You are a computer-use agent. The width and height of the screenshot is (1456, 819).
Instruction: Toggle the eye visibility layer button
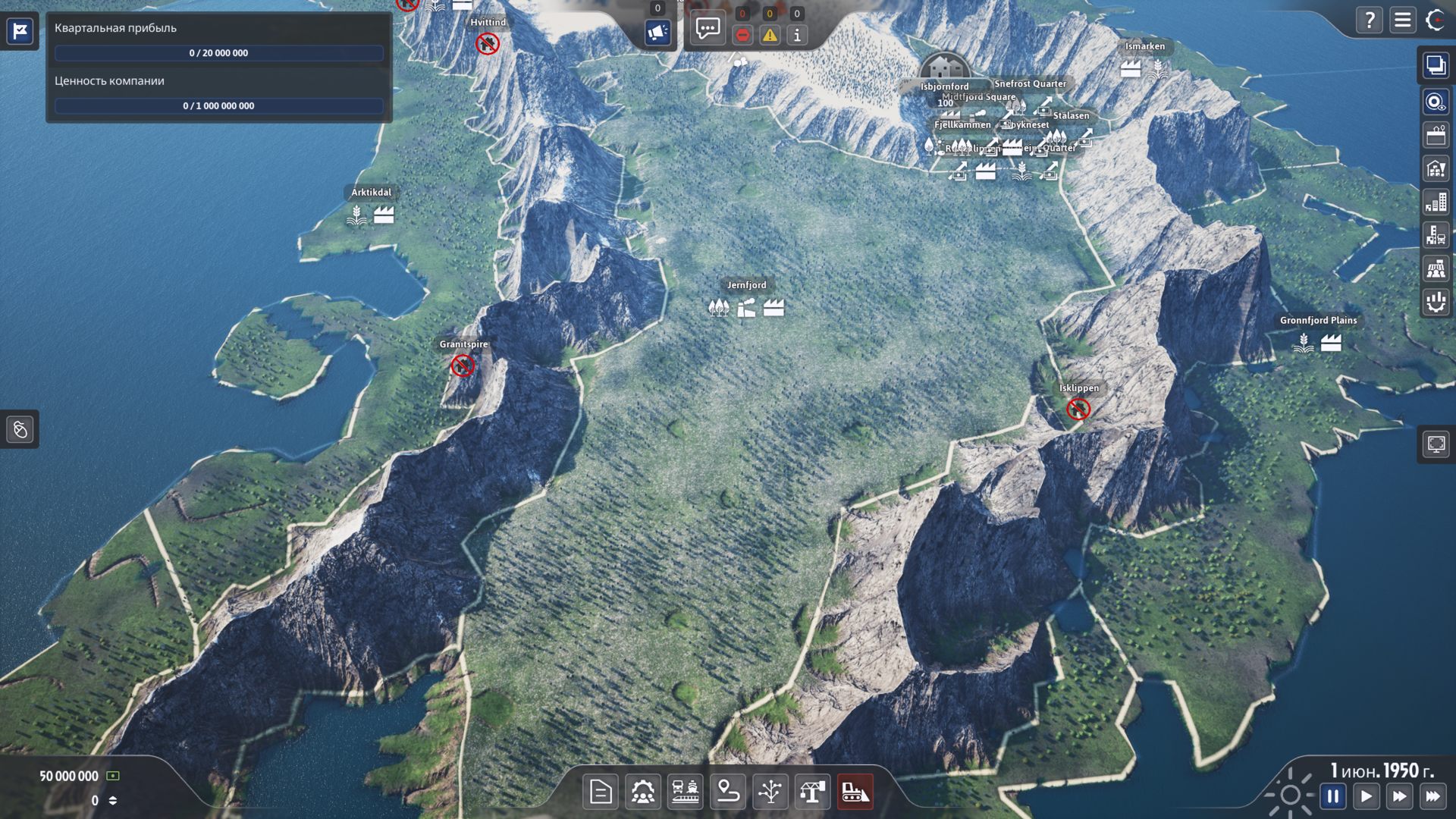(1436, 102)
